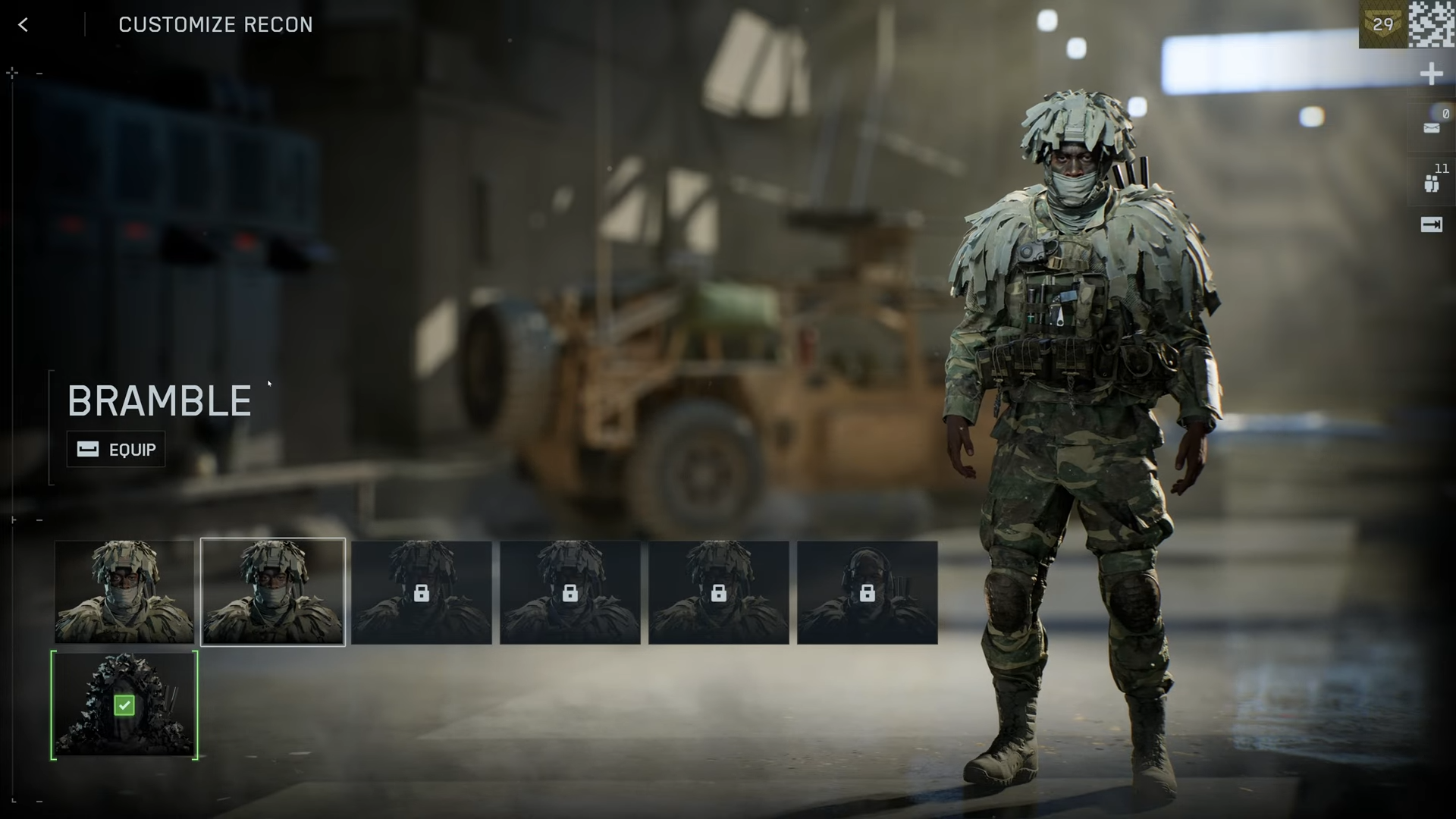This screenshot has width=1456, height=819.
Task: Equip the Bramble skin
Action: 116,450
